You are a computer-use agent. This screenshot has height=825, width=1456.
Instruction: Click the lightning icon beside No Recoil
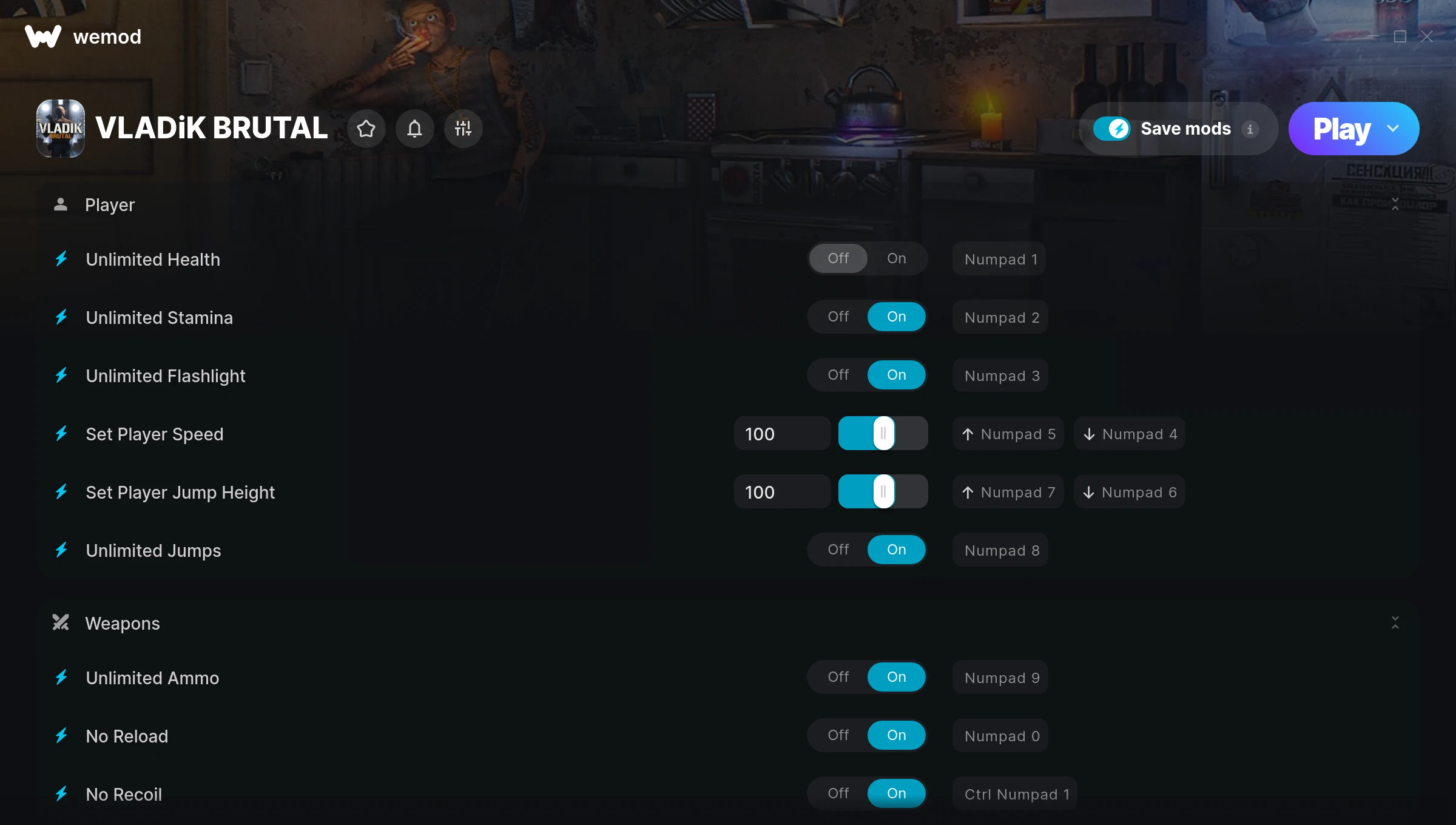(x=61, y=793)
